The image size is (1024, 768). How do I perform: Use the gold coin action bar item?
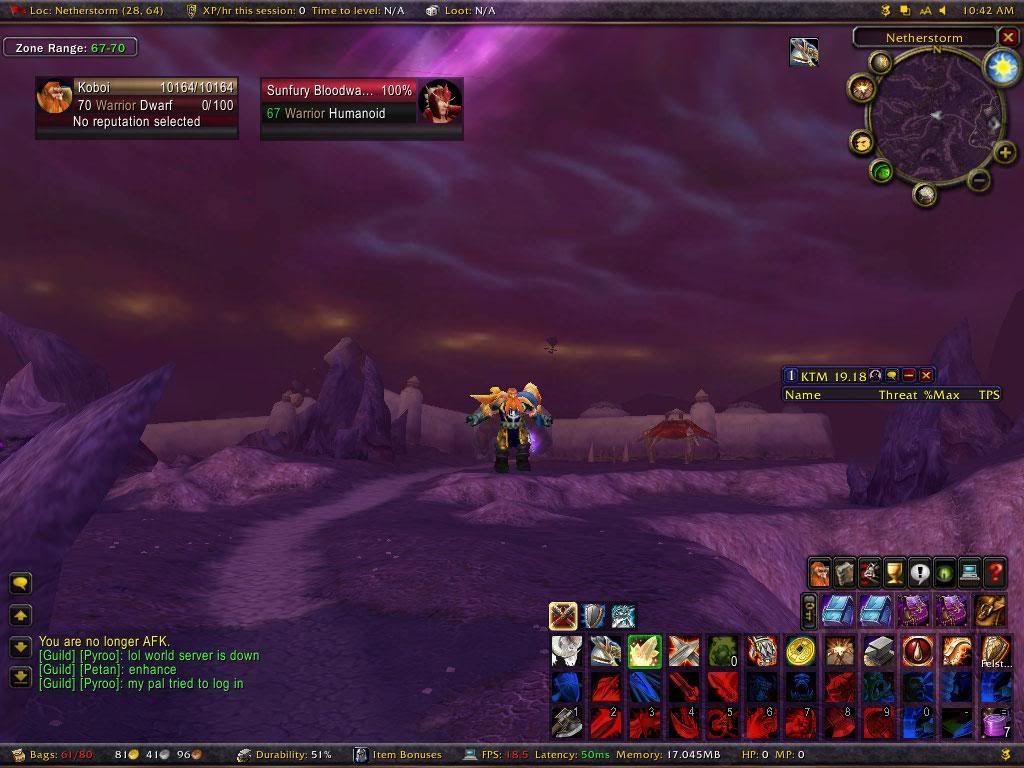800,651
